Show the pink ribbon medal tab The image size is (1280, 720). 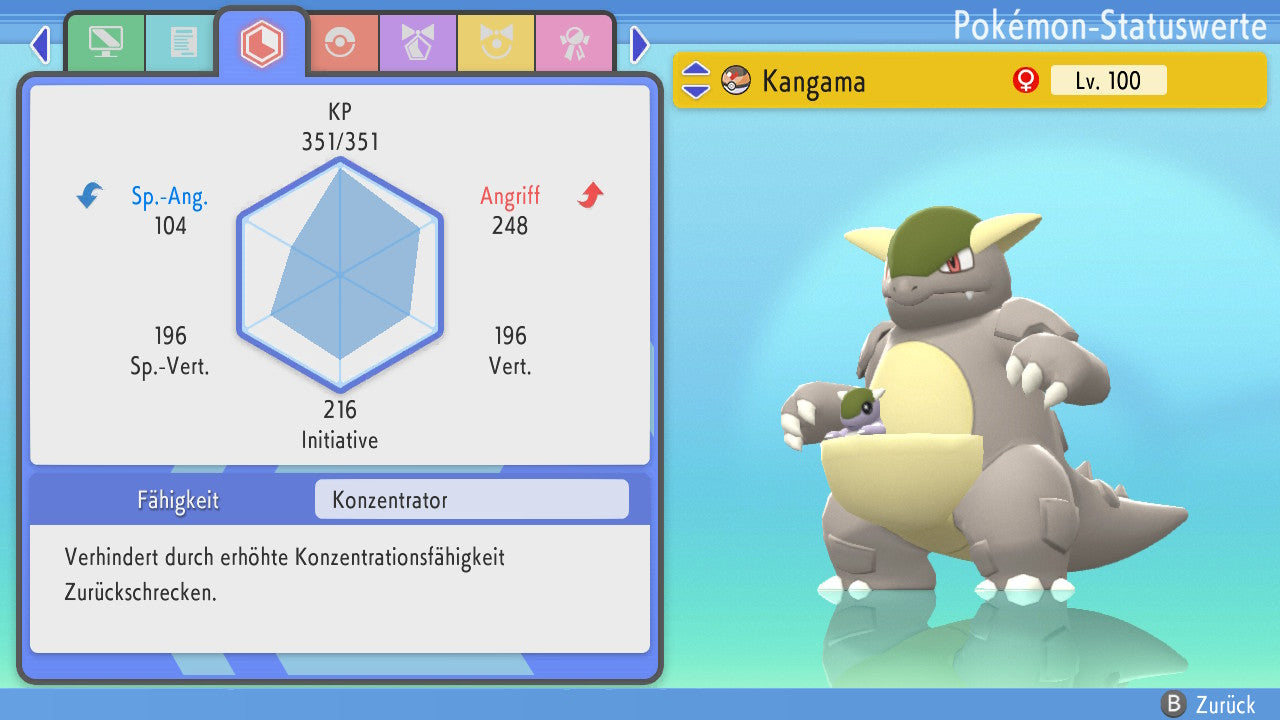(x=574, y=43)
